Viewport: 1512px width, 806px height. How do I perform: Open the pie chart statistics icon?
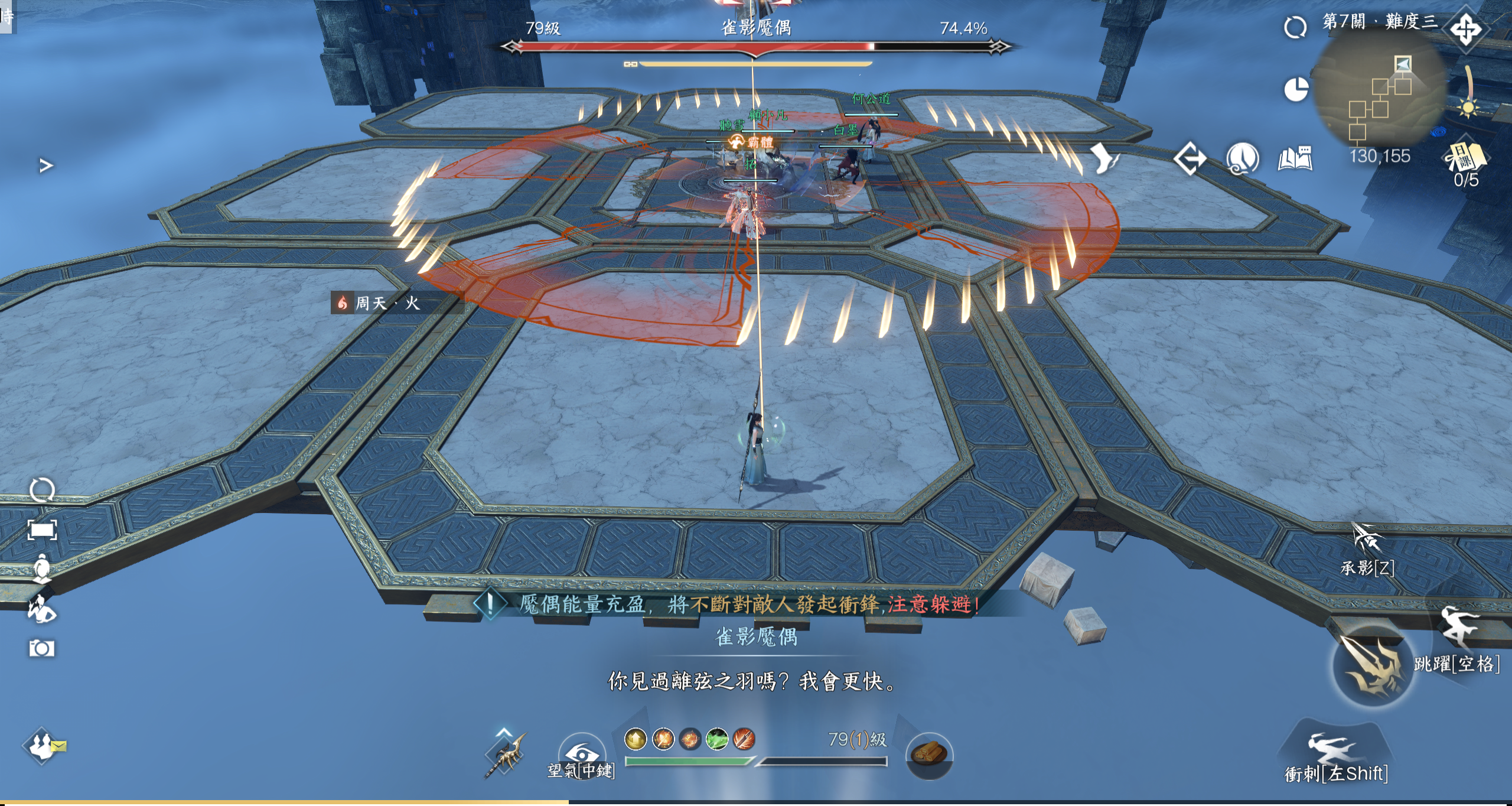coord(1296,89)
